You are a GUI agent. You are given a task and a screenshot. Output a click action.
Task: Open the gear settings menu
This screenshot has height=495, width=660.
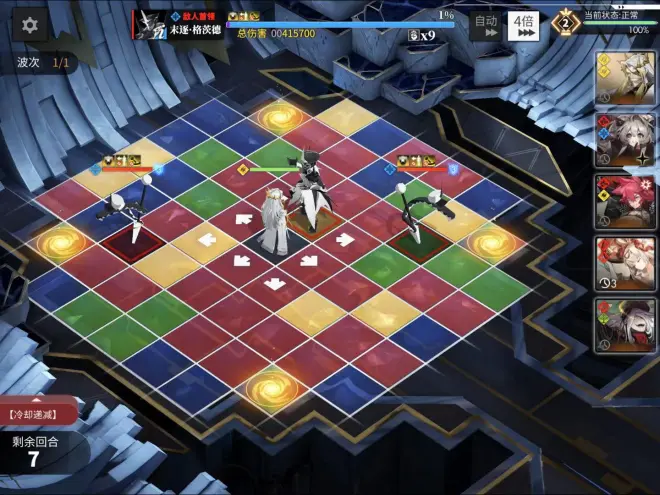tap(30, 26)
